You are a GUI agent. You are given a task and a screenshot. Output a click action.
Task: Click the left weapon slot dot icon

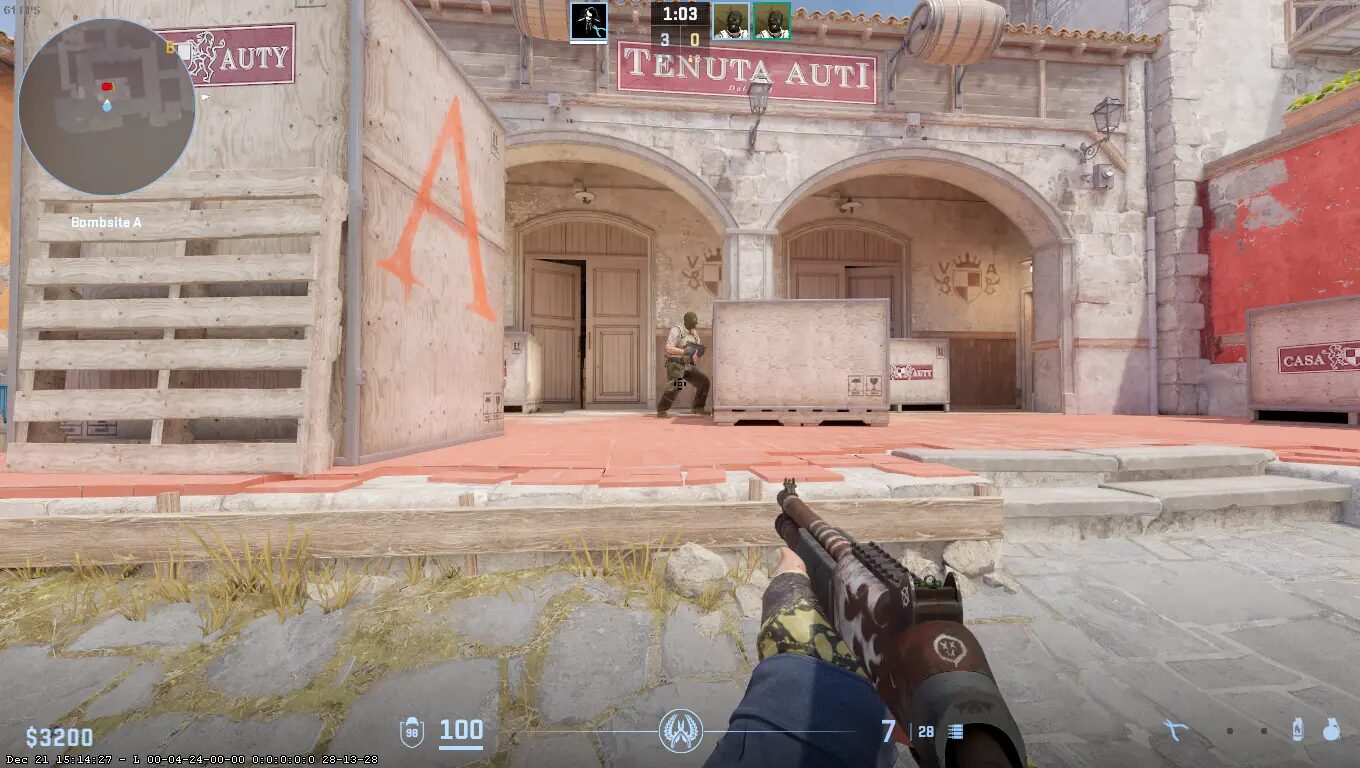(1230, 730)
